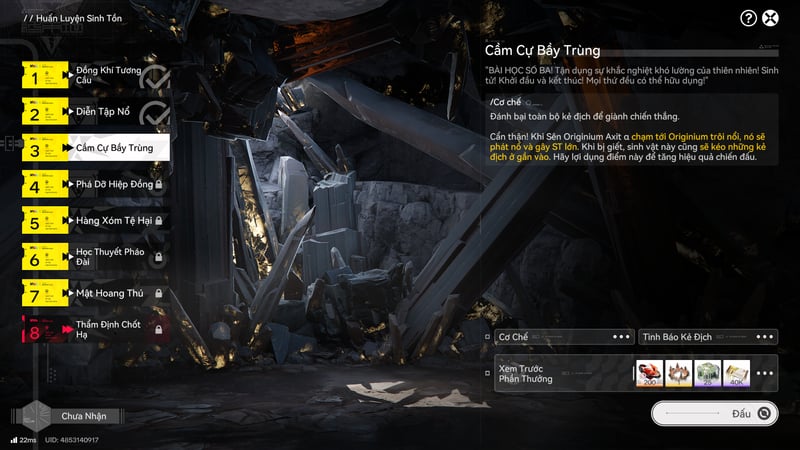Viewport: 800px width, 450px height.
Task: View the green reward item marked 25
Action: tap(707, 373)
